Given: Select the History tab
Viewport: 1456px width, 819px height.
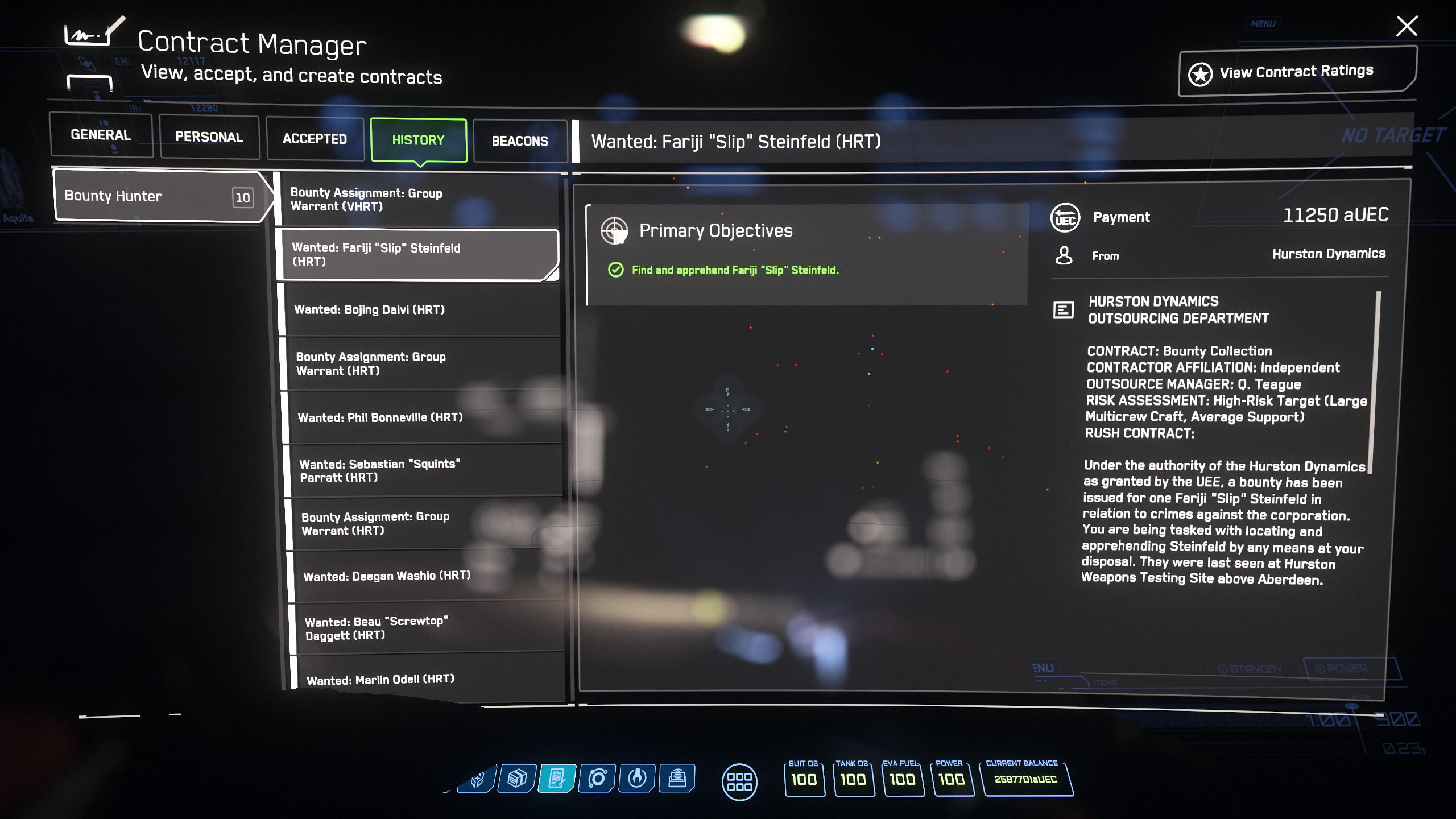Looking at the screenshot, I should coord(418,140).
